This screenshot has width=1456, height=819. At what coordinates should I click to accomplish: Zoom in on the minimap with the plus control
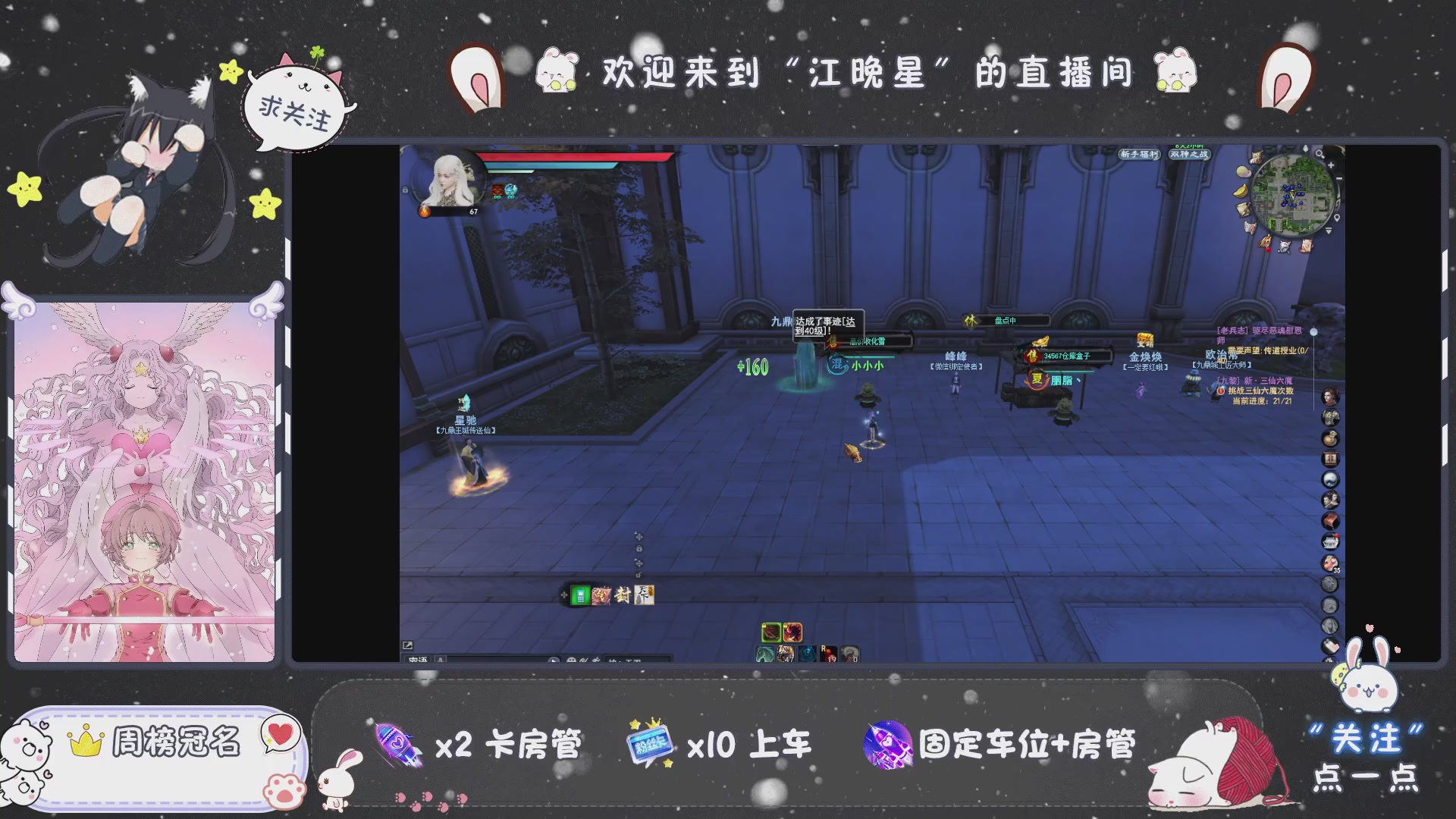[x=1331, y=165]
